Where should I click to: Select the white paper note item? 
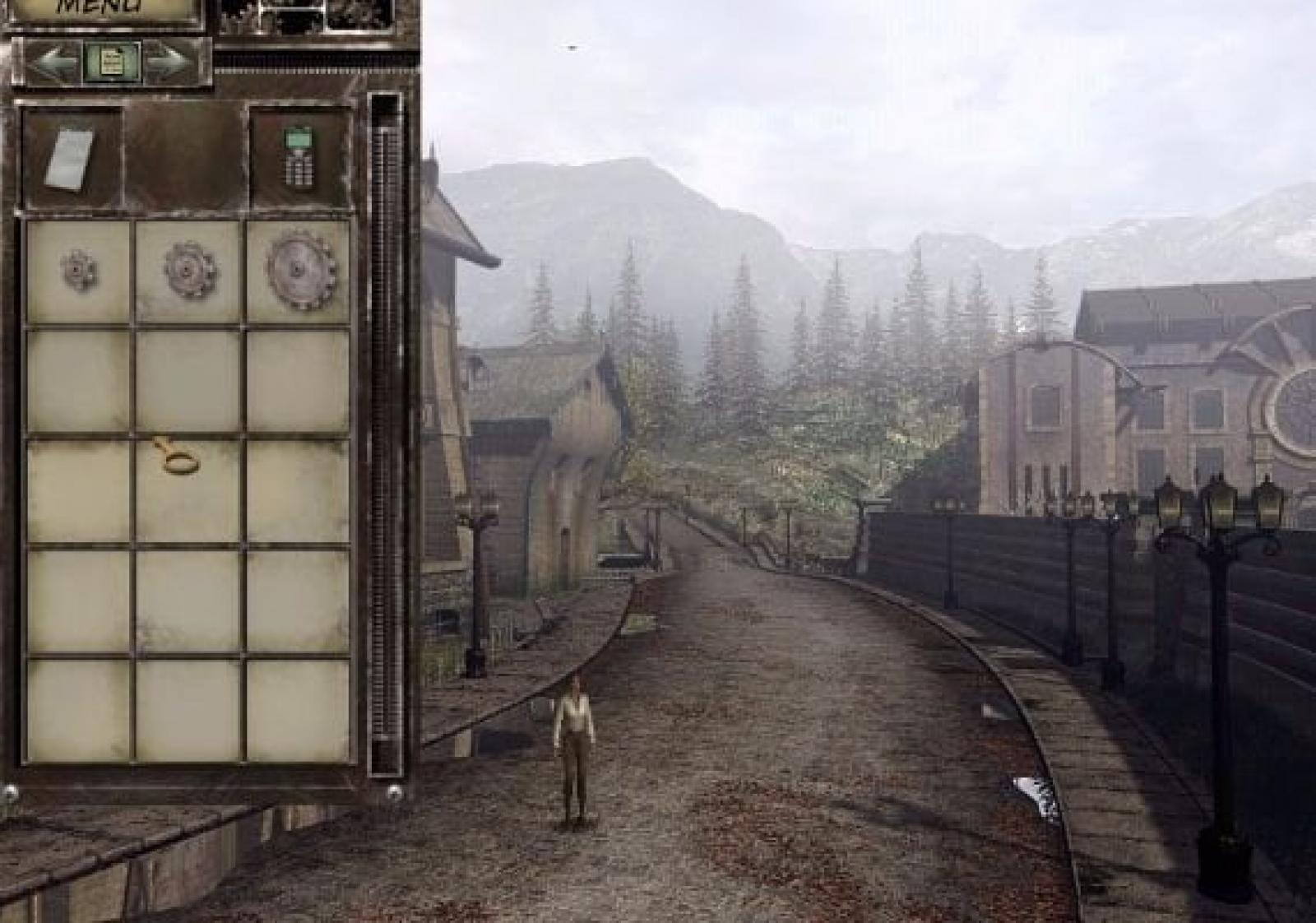coord(70,159)
